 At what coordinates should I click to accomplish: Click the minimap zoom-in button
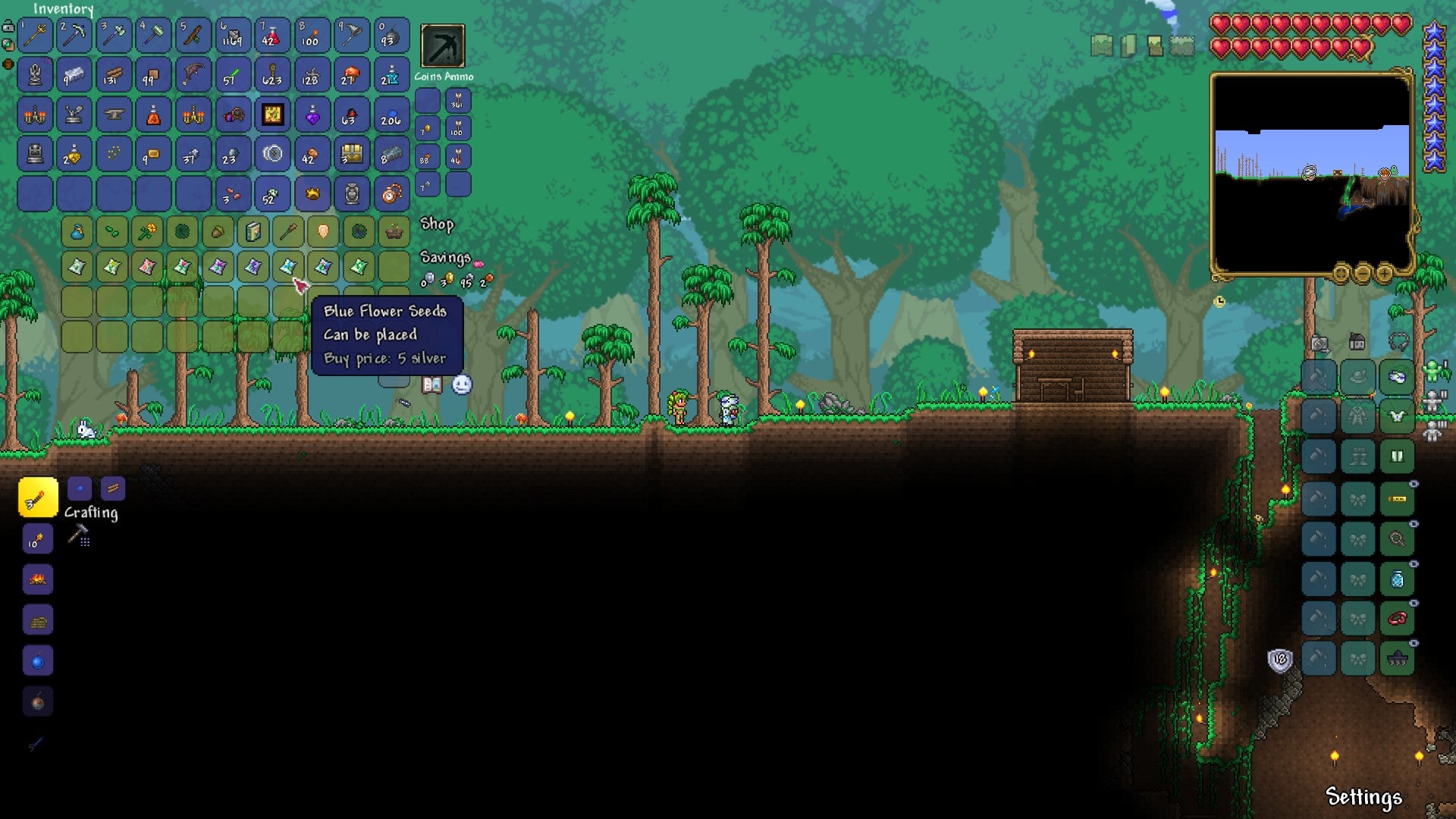click(1385, 273)
